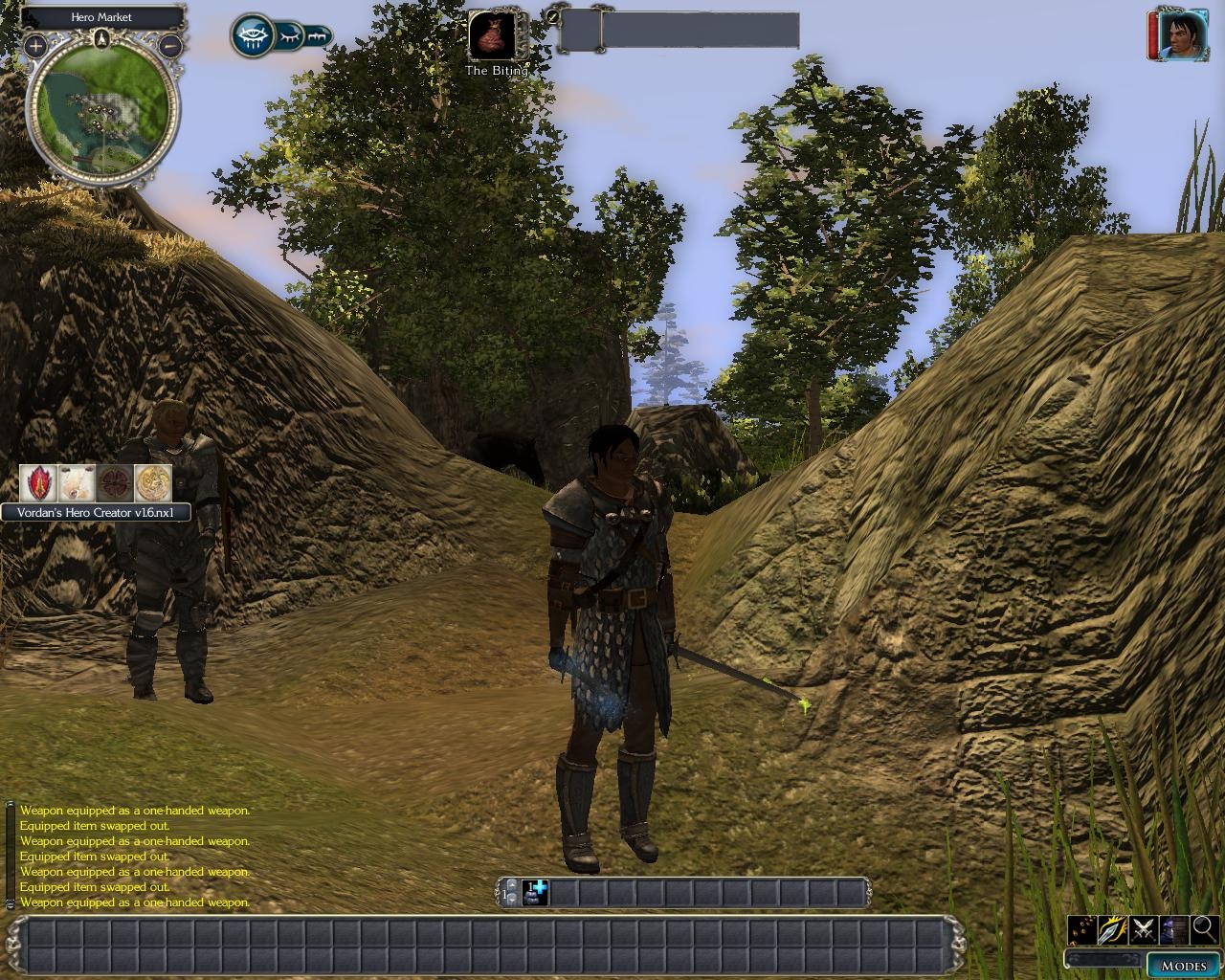Viewport: 1225px width, 980px height.
Task: Zoom out the minimap with the minus button
Action: point(169,45)
